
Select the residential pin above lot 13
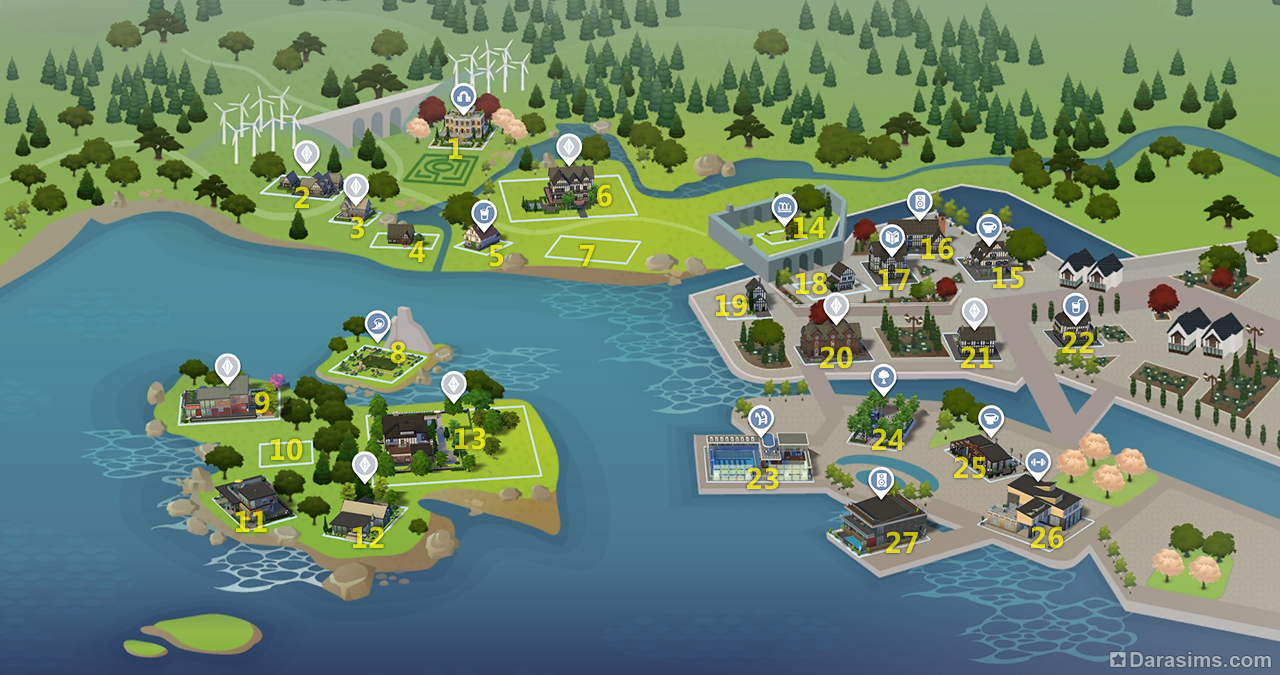coord(453,384)
